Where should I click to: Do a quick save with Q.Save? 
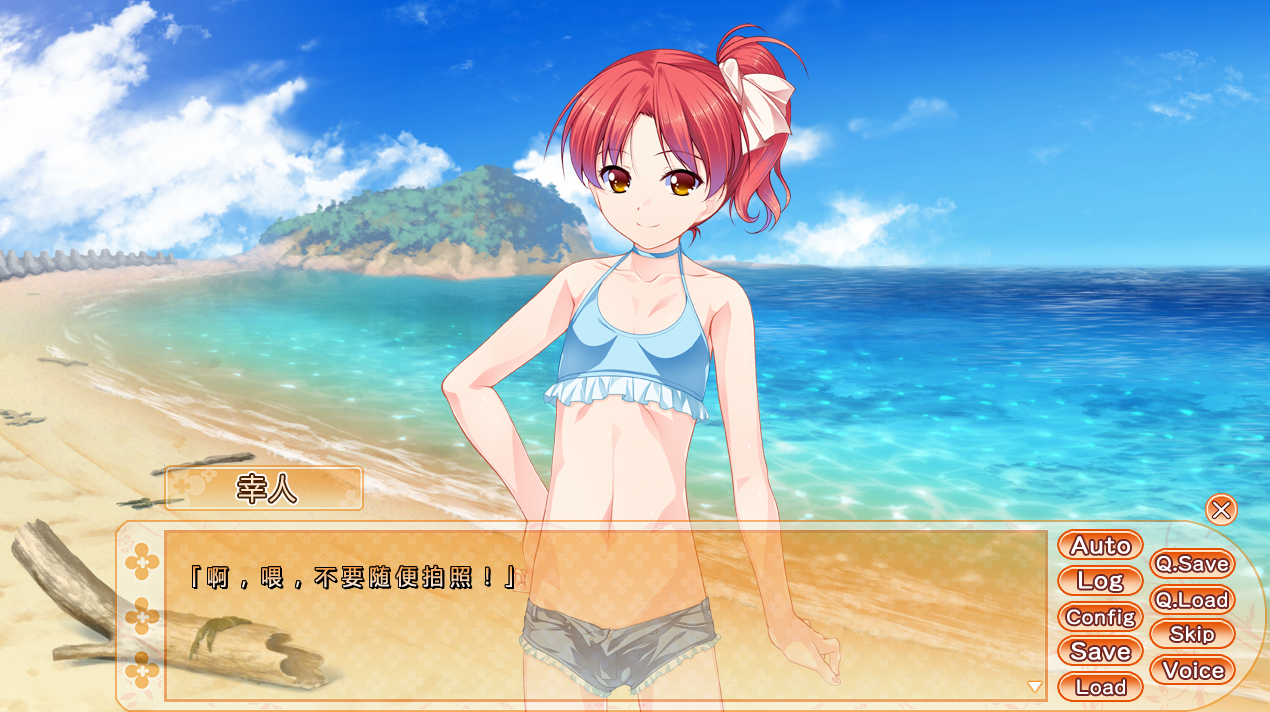[1192, 564]
